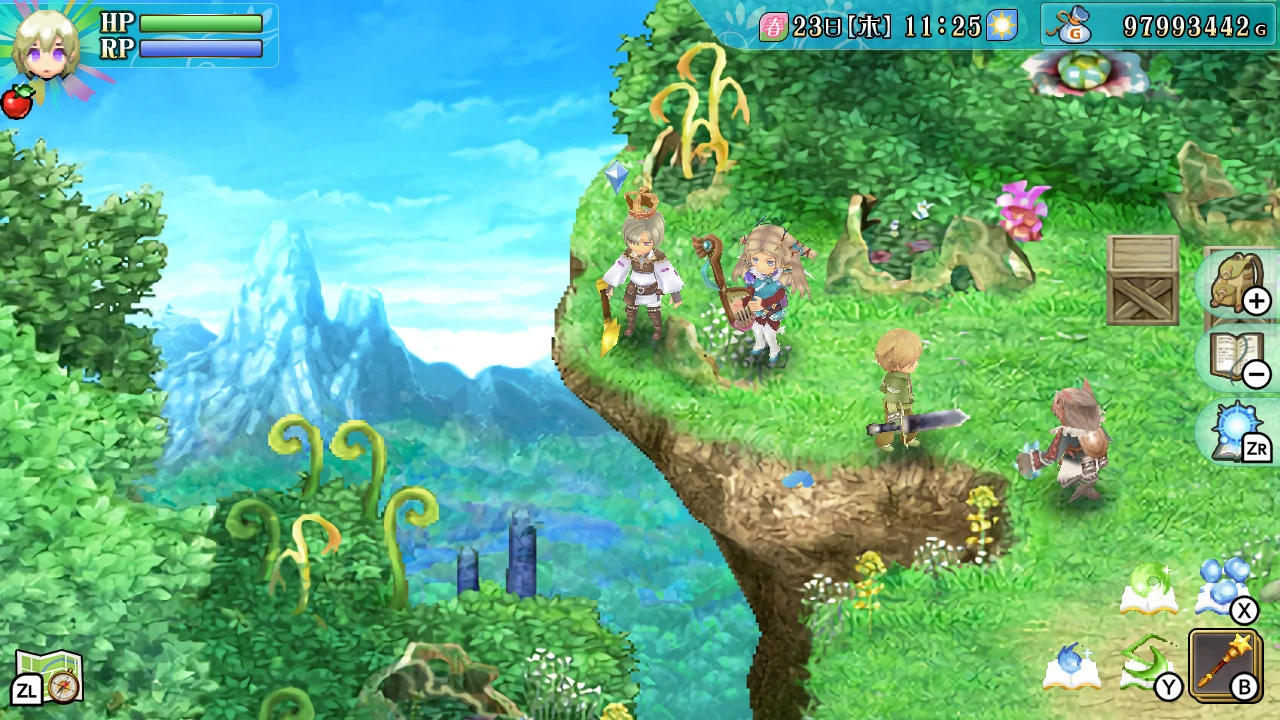Toggle the plus stepper on the backpack

(x=1258, y=301)
